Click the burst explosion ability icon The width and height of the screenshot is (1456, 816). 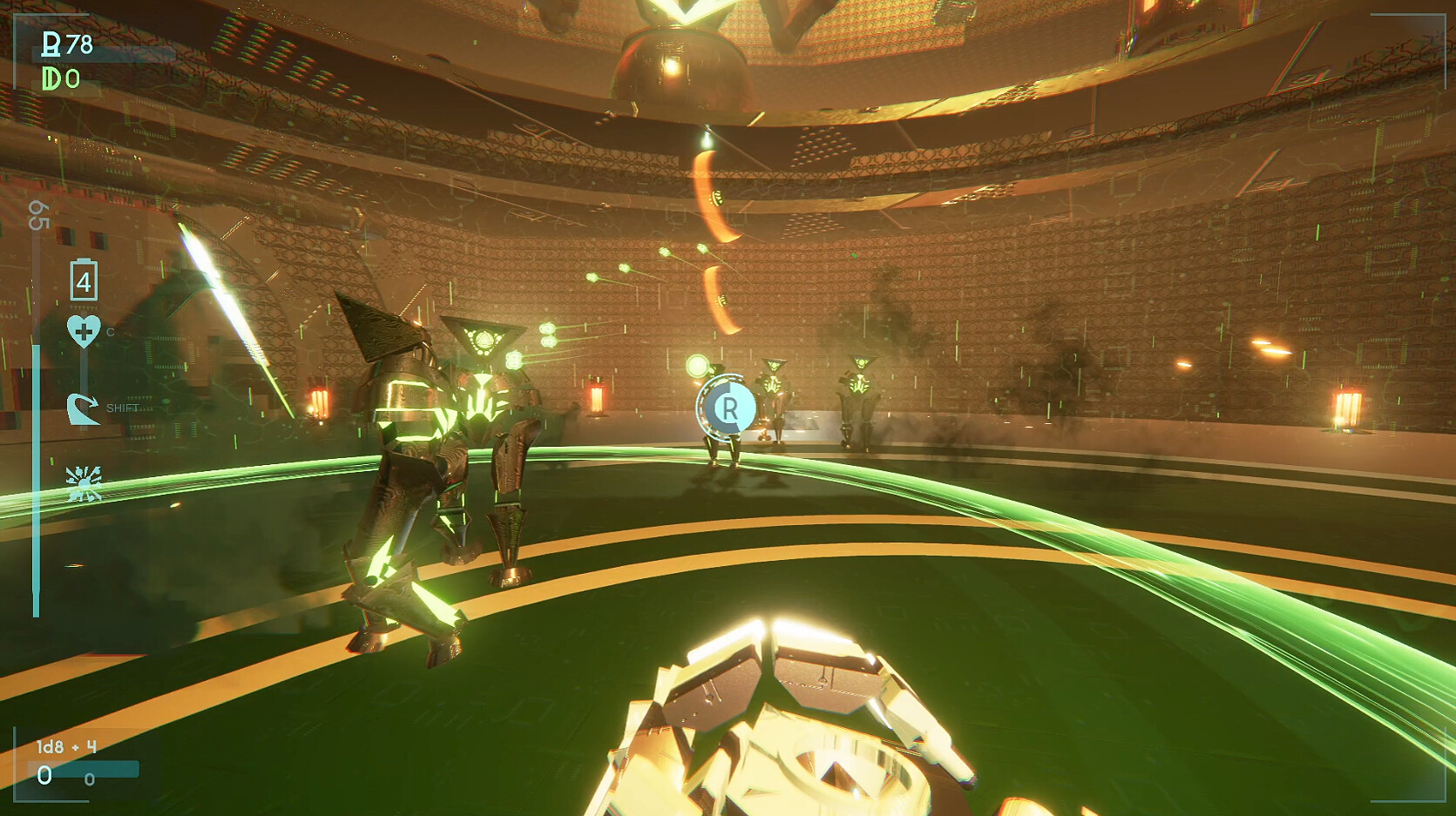coord(85,482)
